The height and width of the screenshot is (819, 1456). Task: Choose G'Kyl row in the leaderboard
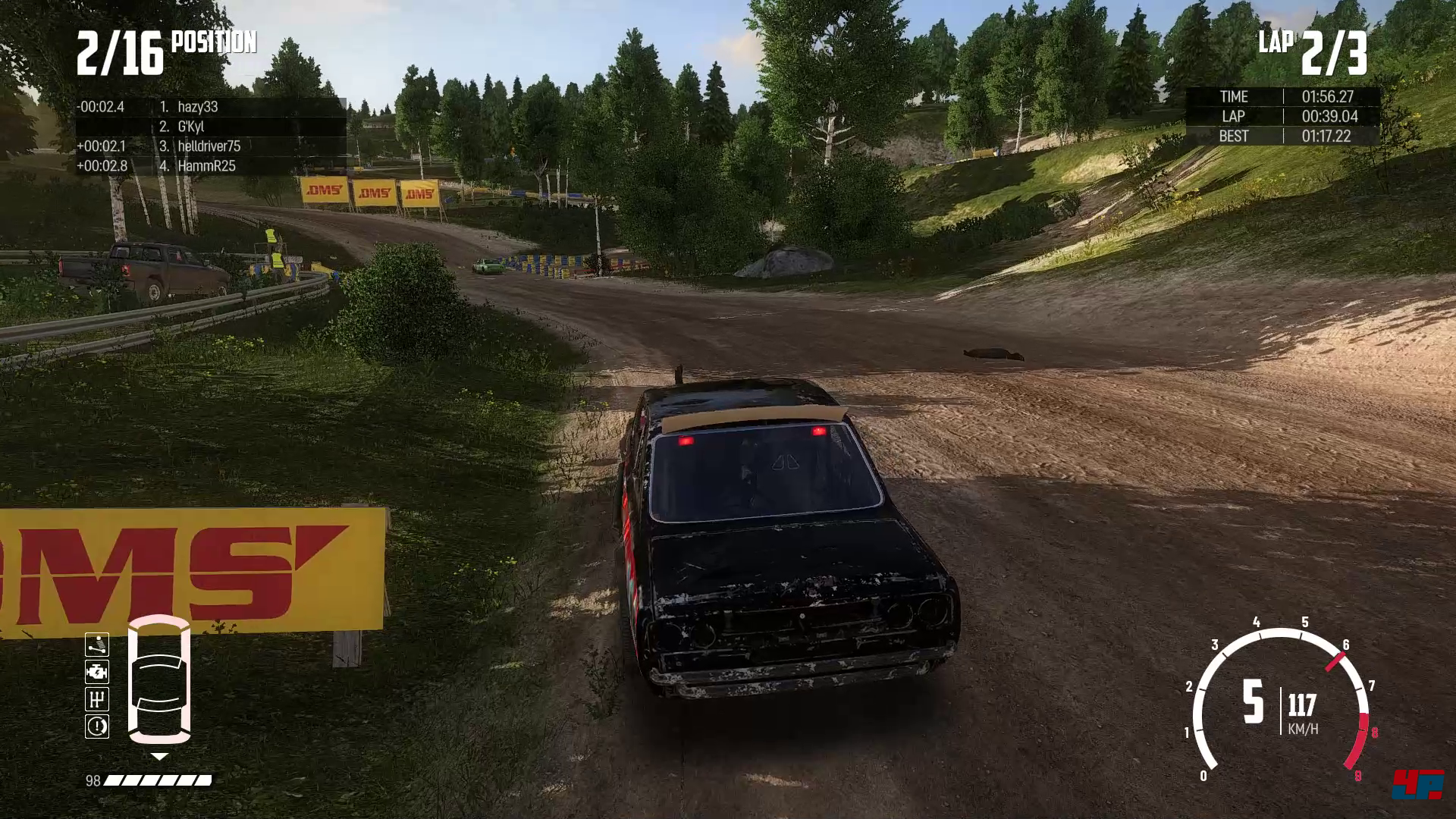[x=190, y=127]
